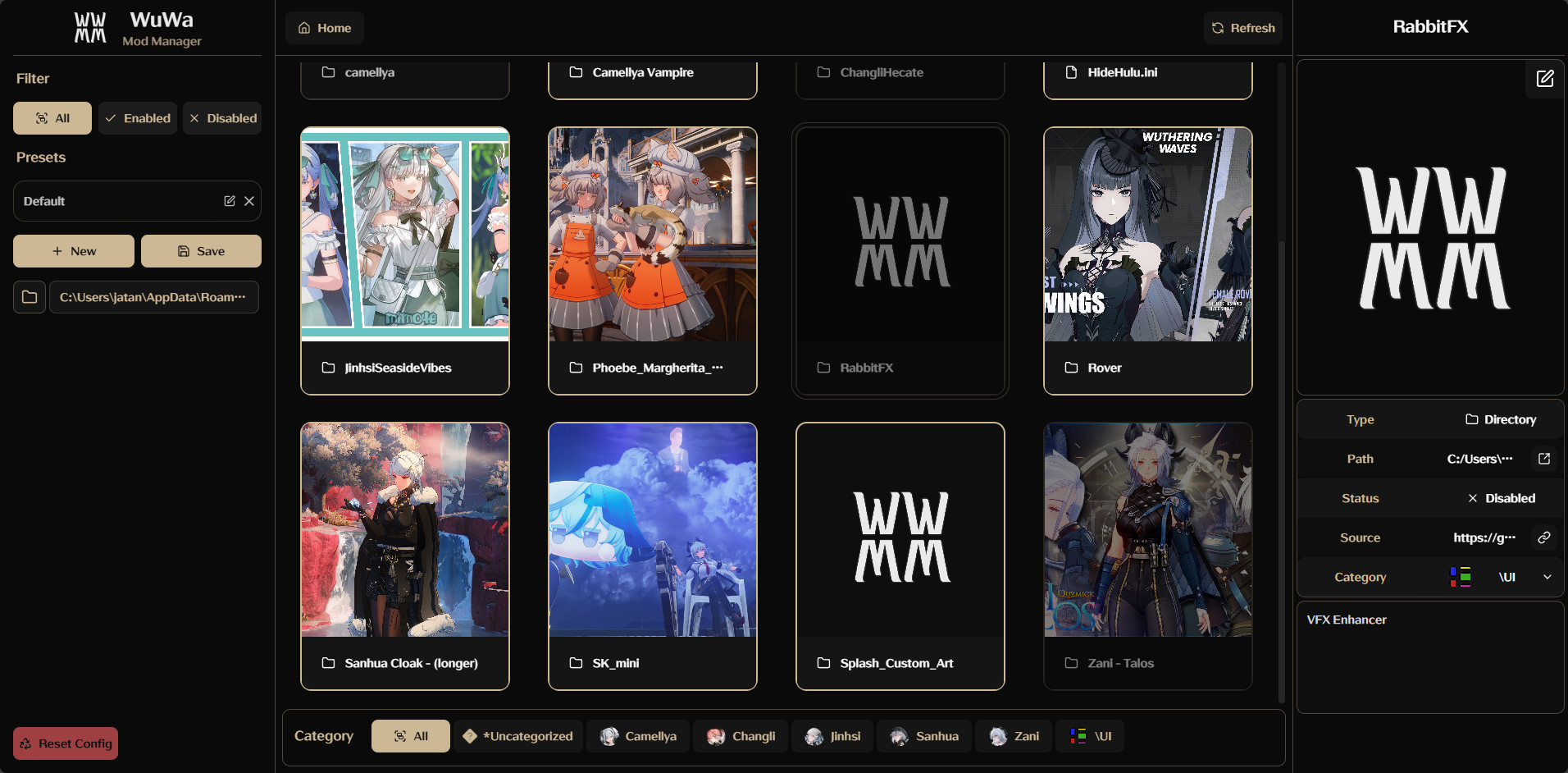Open the edit icon beside the Default preset

[x=229, y=201]
